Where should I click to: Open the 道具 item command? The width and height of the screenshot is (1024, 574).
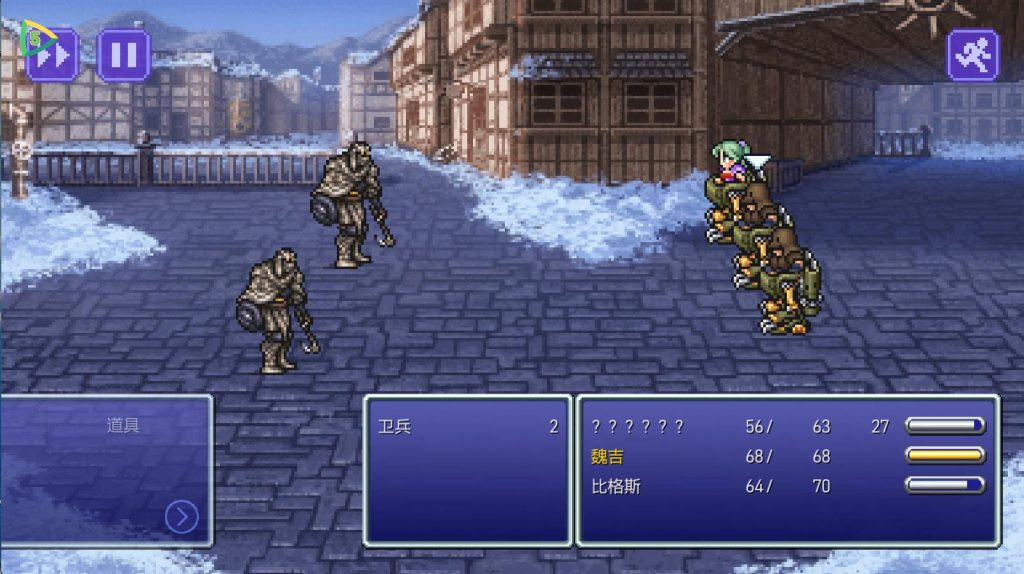[x=123, y=426]
